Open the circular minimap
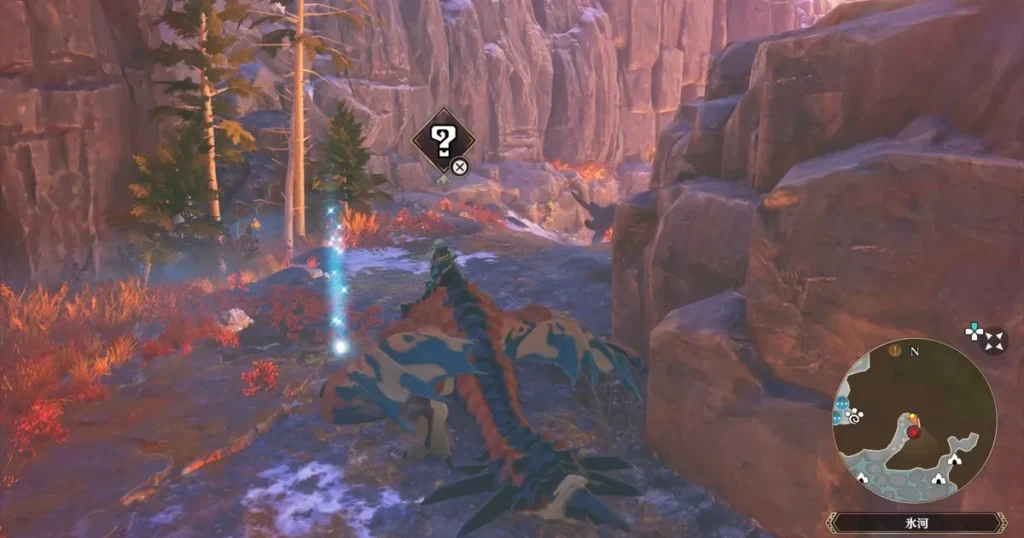The image size is (1024, 538). (914, 420)
